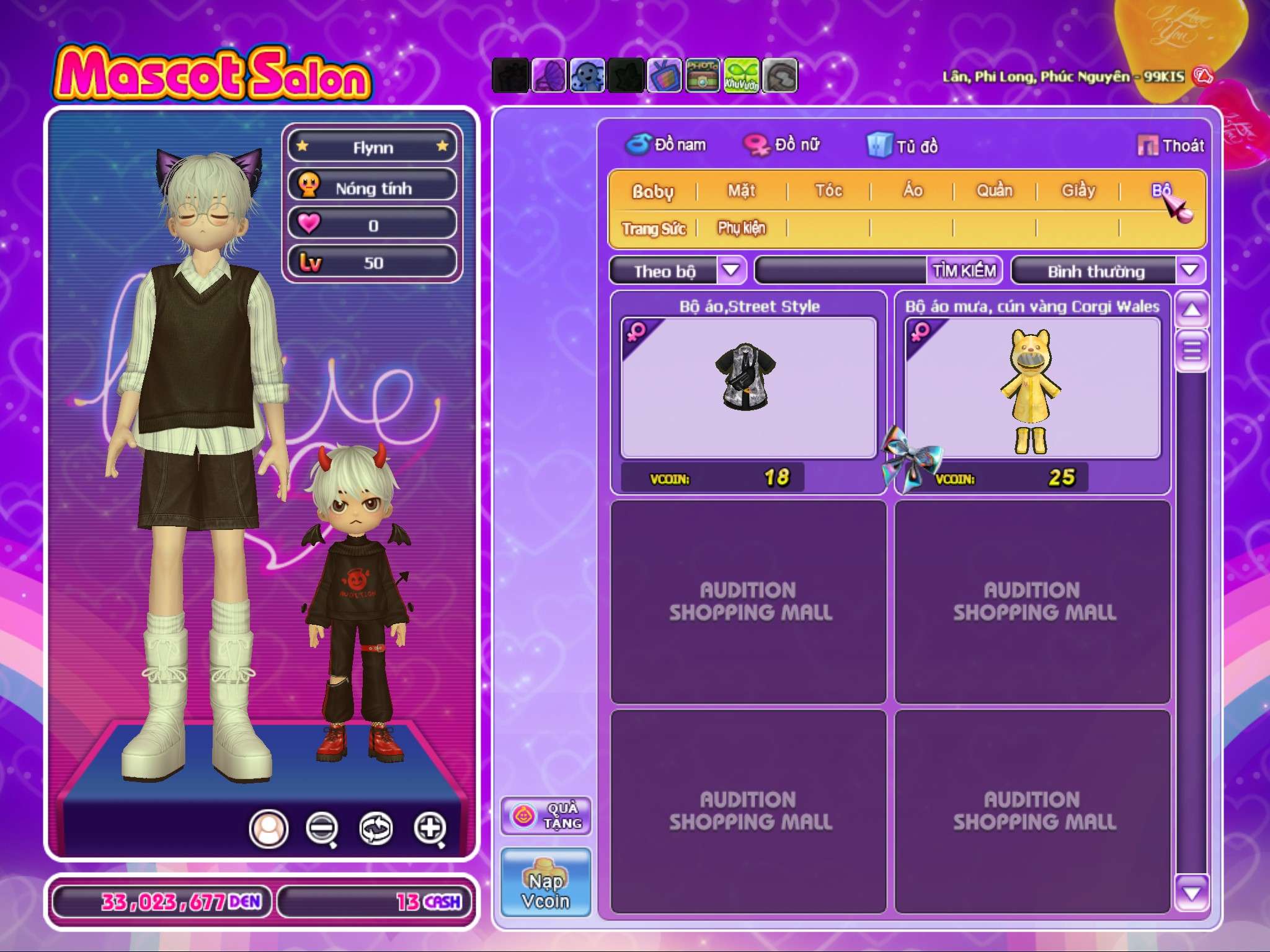Select the Giày category tab
The image size is (1270, 952).
pos(1078,190)
